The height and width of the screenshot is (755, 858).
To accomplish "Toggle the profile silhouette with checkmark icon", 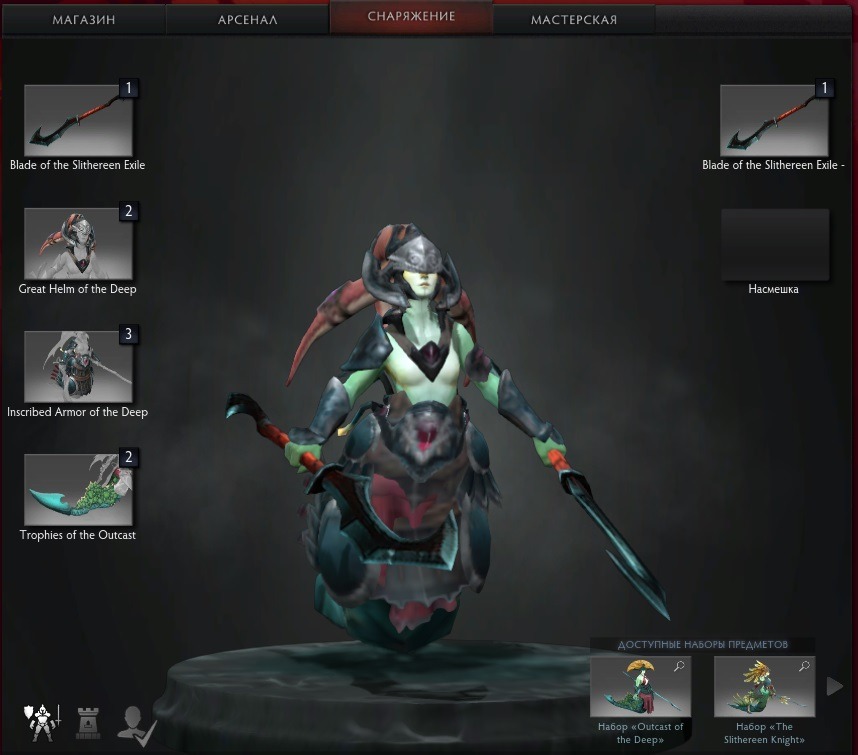I will 135,721.
